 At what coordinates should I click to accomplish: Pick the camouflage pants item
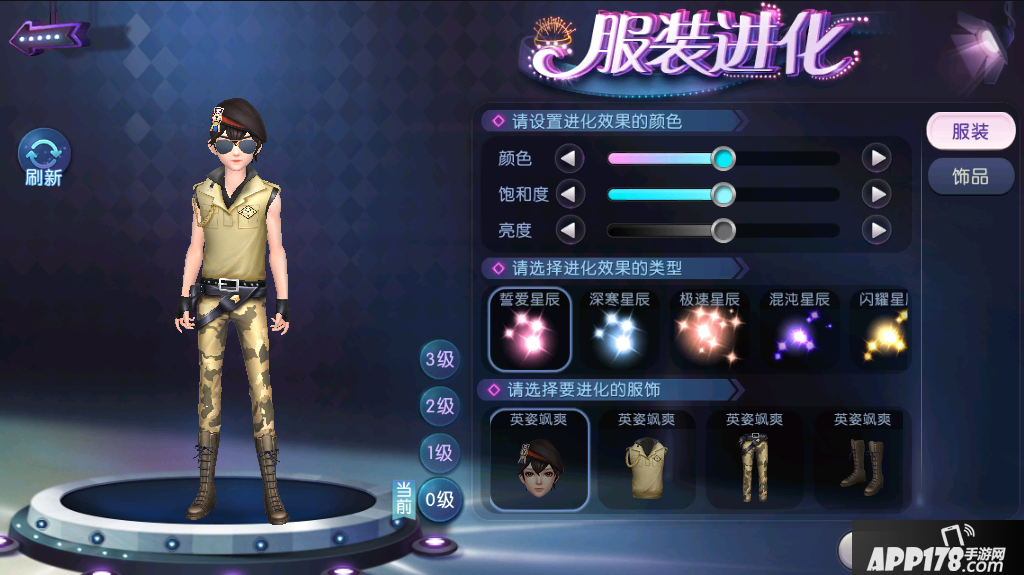(754, 460)
